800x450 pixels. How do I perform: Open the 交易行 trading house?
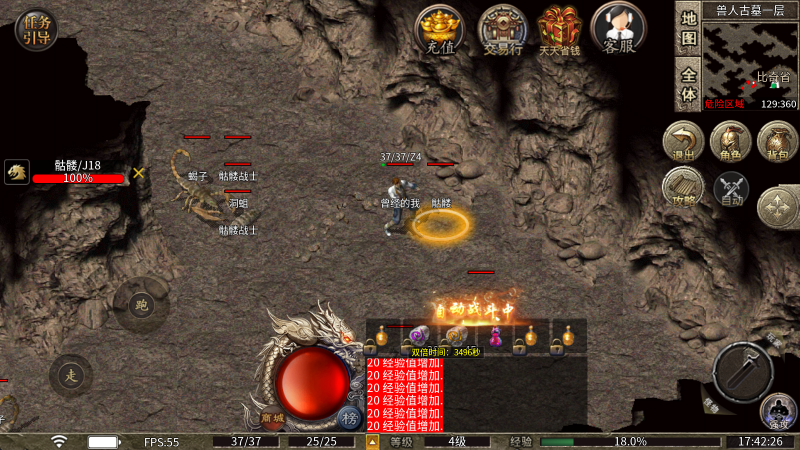tap(503, 27)
